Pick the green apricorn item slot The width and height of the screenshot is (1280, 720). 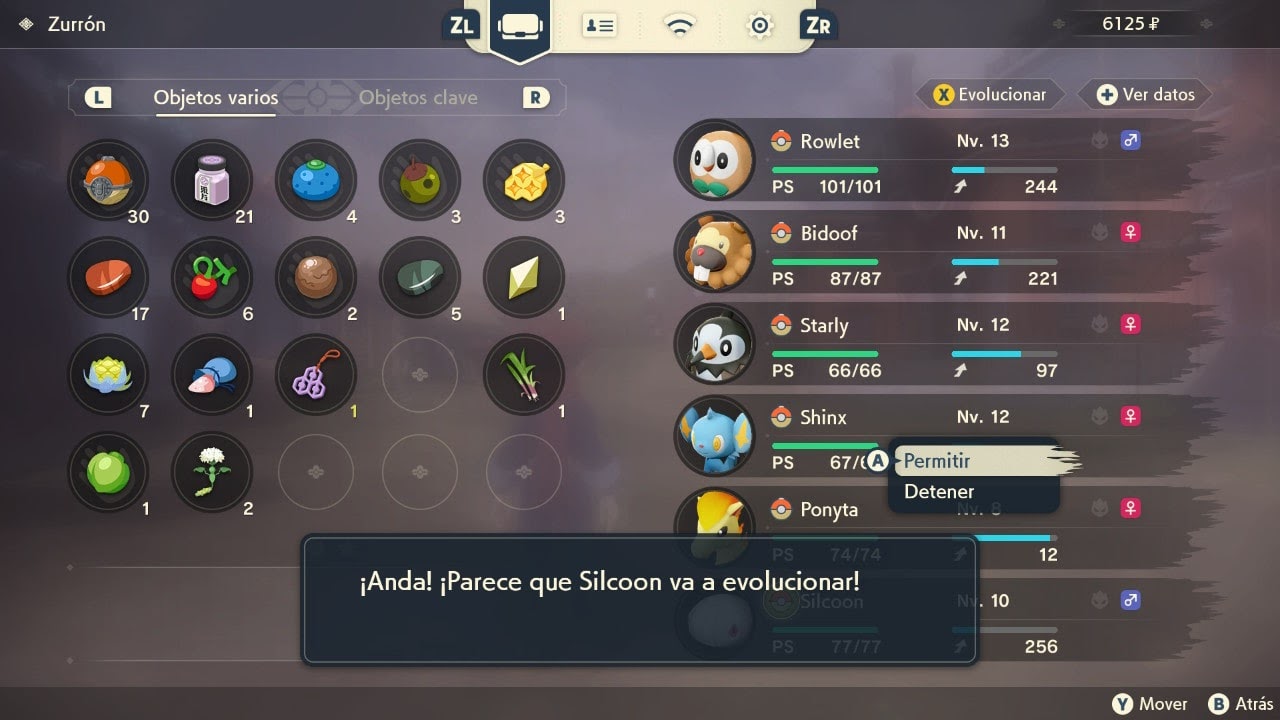(x=108, y=472)
